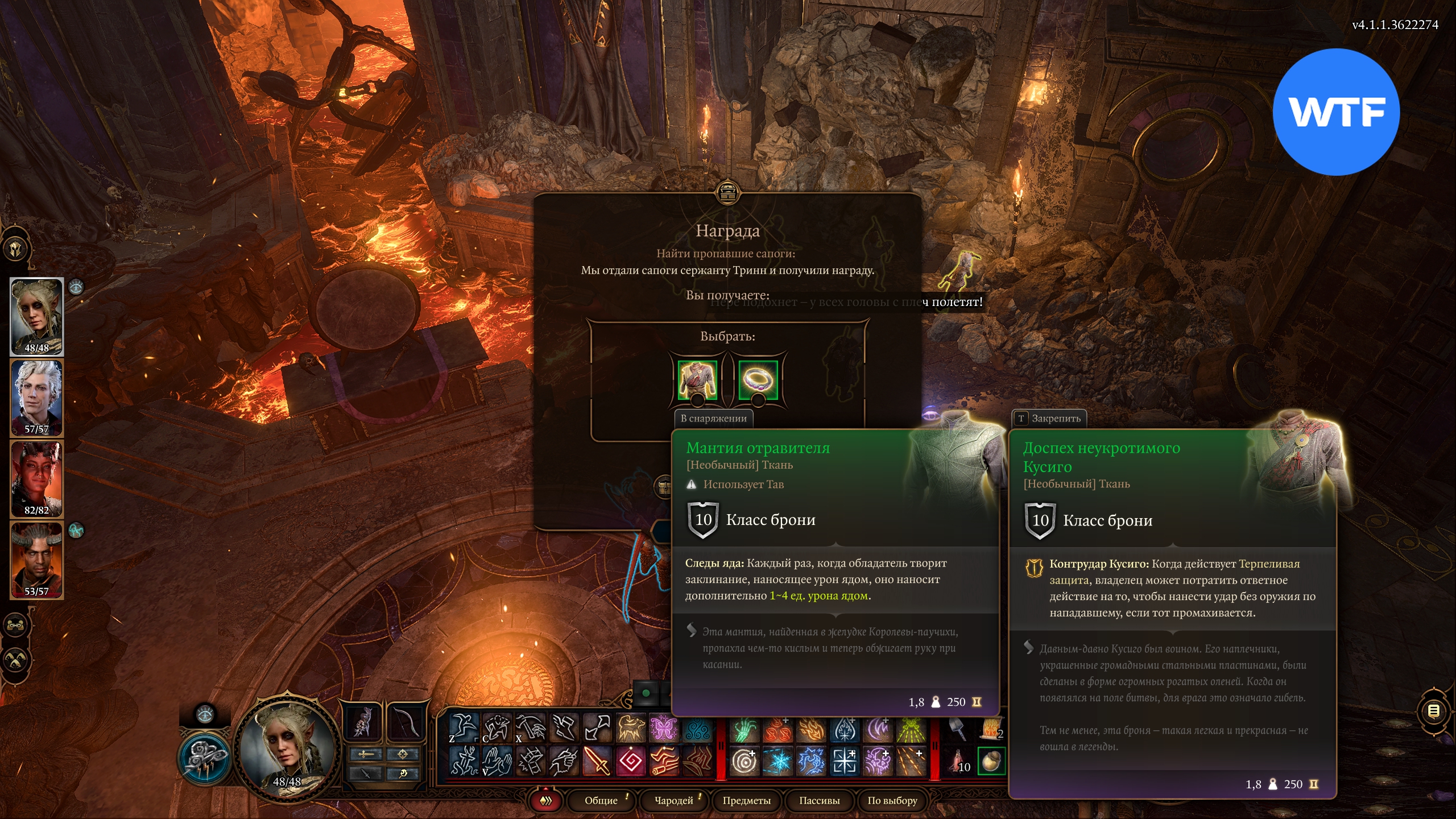Screen dimensions: 1456x819
Task: Select Wyll's horned party portrait
Action: (37, 559)
